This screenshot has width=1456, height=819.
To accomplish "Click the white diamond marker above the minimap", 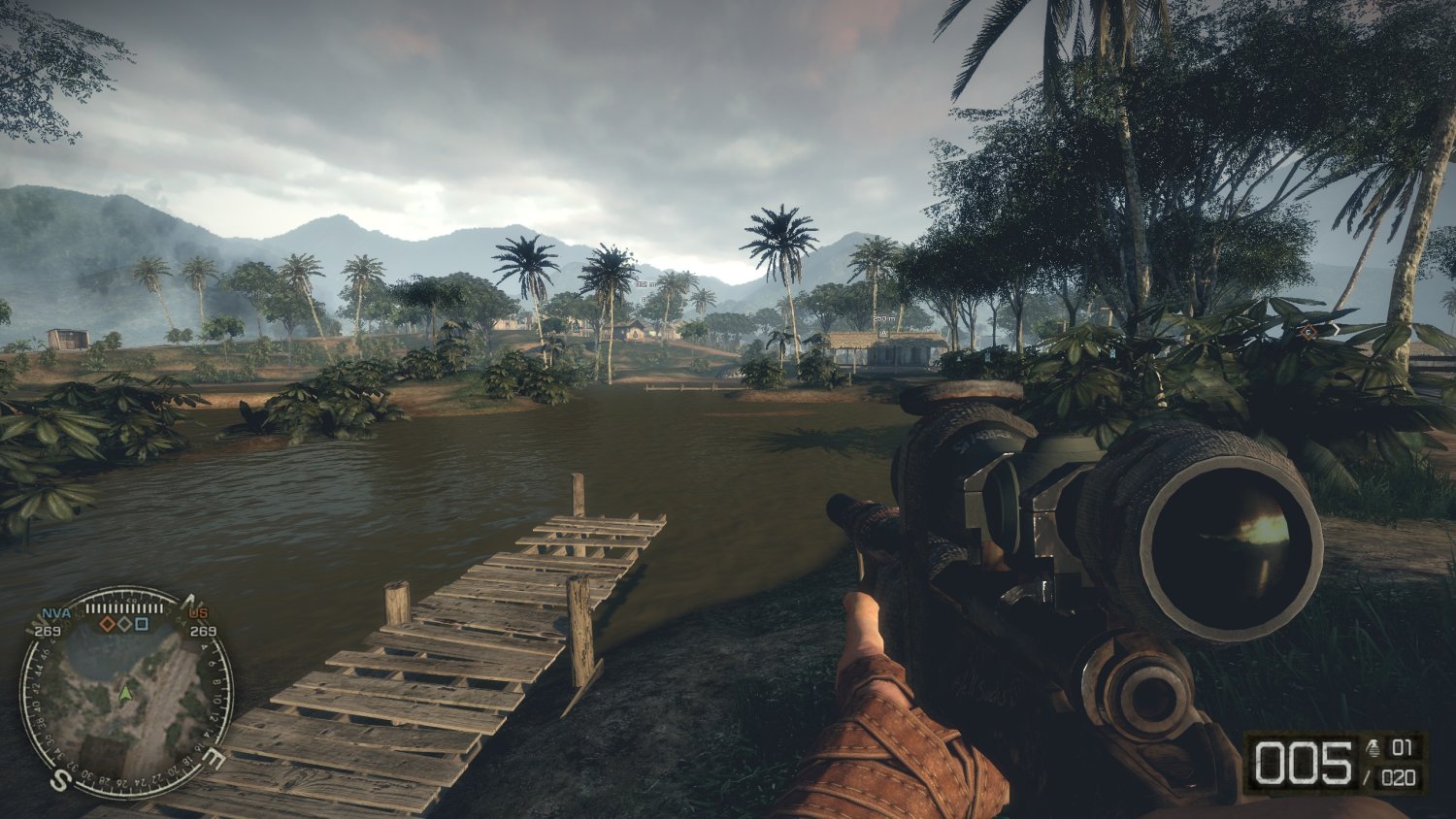I will (x=124, y=623).
